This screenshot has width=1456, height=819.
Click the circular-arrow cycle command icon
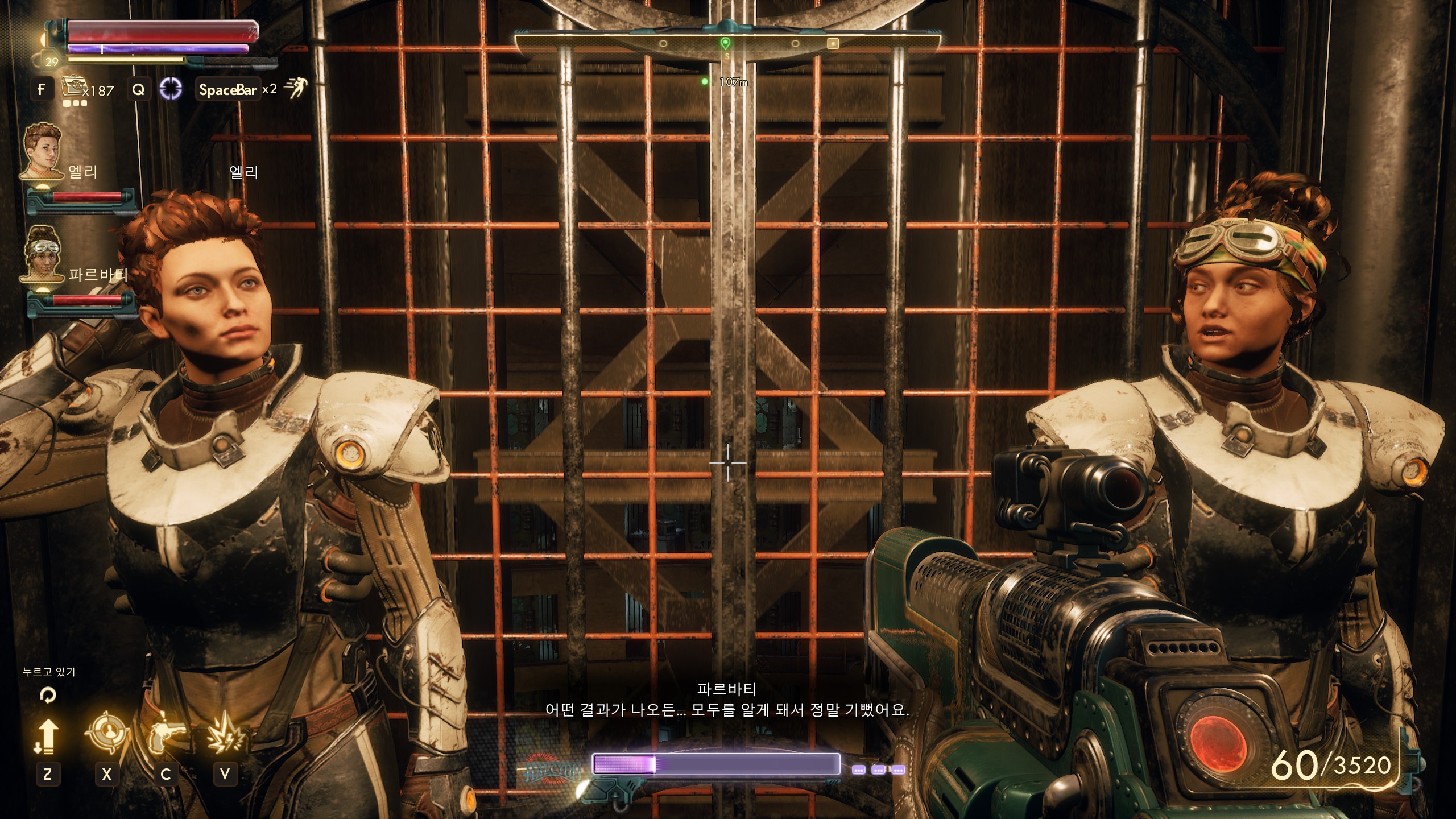point(48,694)
